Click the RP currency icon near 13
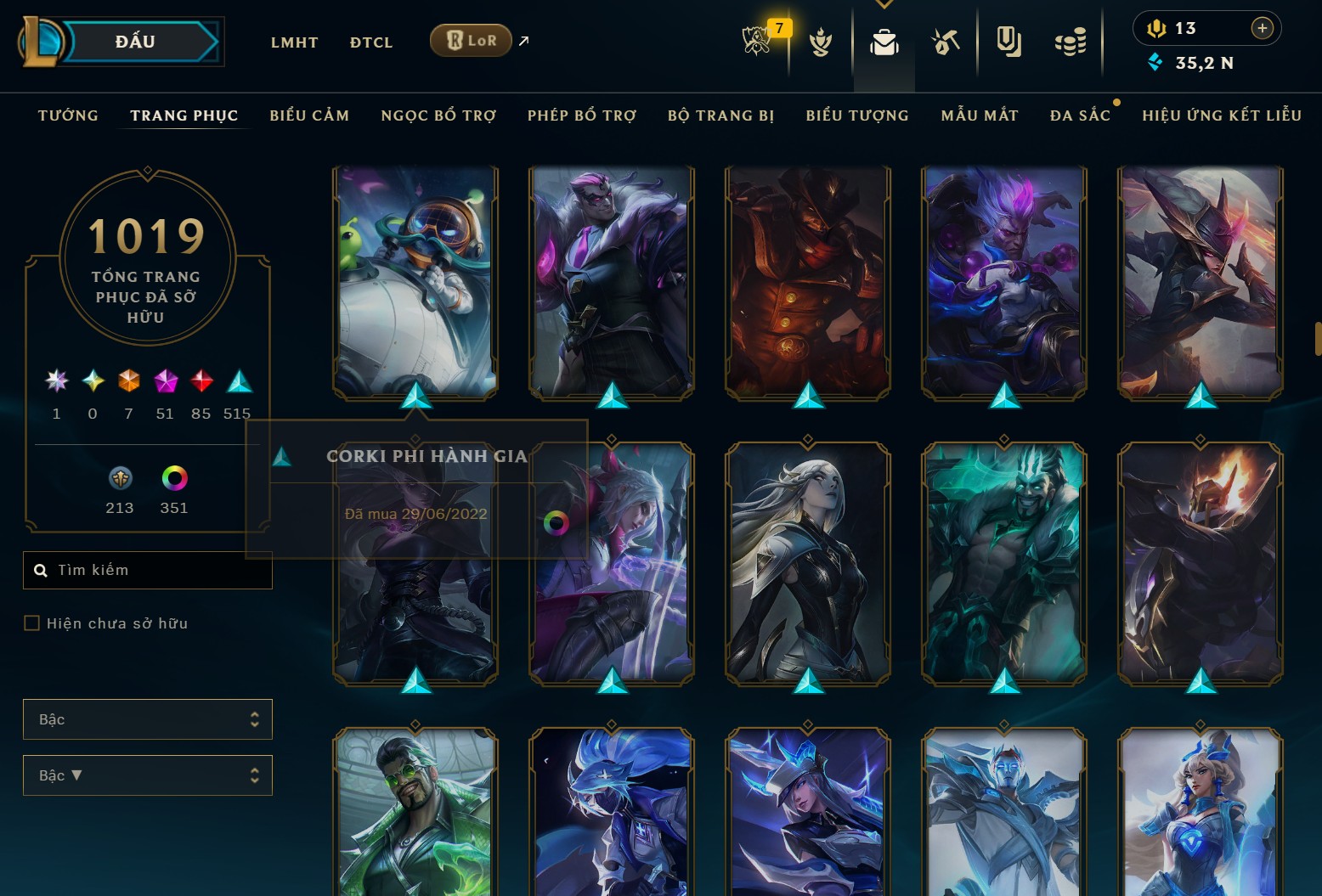The height and width of the screenshot is (896, 1322). [1158, 27]
